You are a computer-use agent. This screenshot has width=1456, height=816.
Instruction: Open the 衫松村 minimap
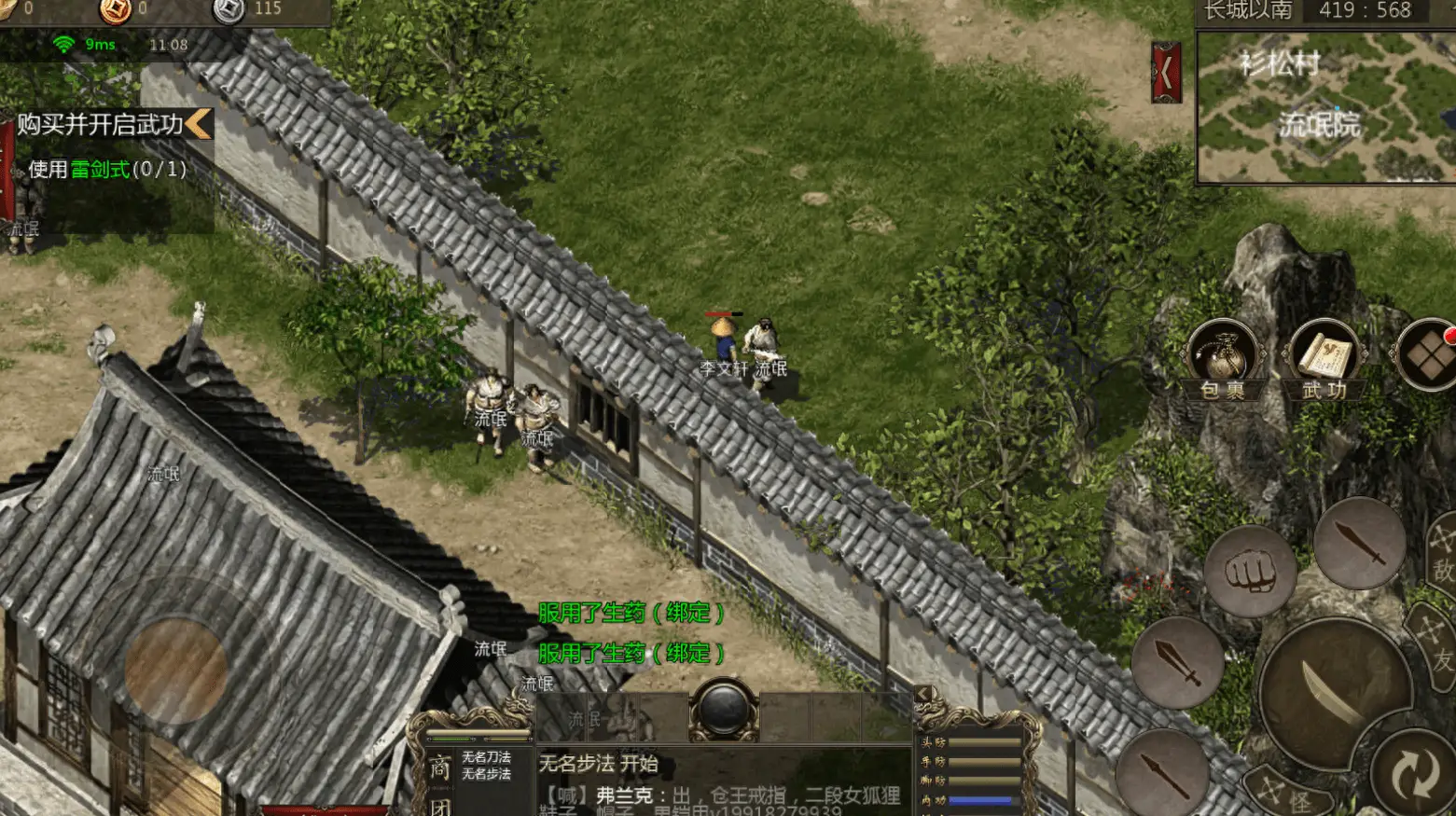coord(1324,107)
